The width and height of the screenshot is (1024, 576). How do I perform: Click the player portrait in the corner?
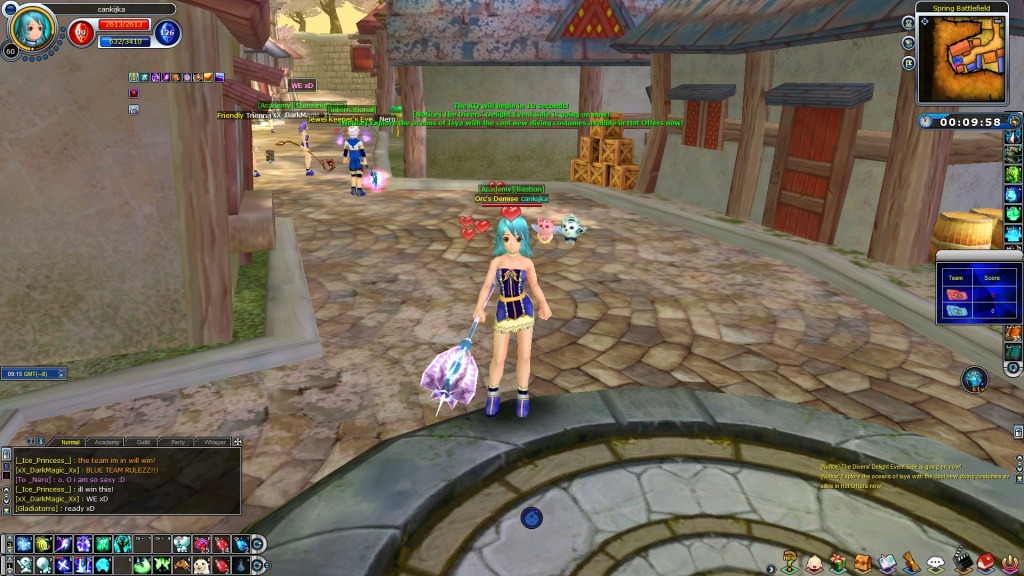coord(26,29)
